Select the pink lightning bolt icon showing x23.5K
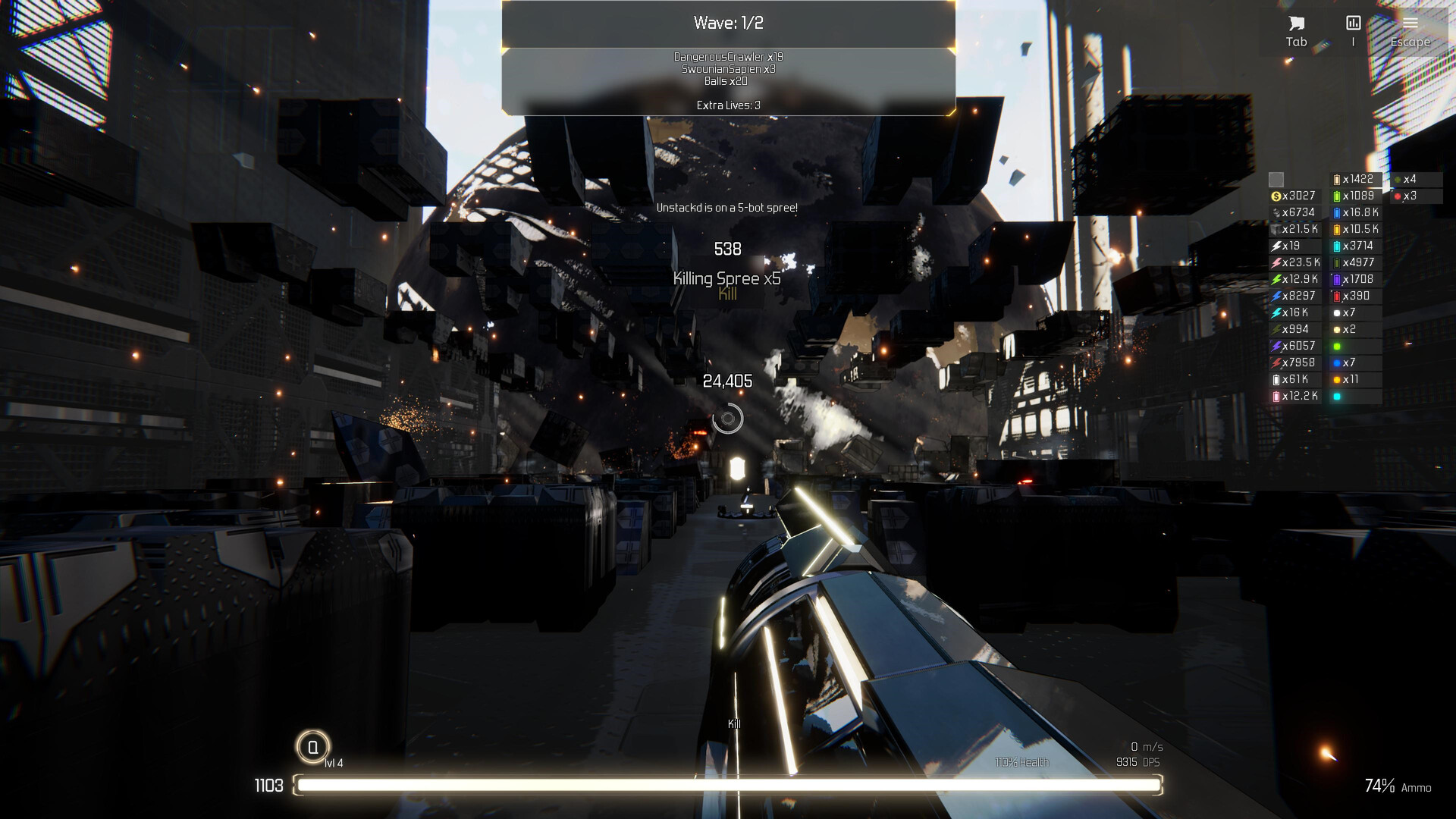Viewport: 1456px width, 819px height. (1276, 262)
